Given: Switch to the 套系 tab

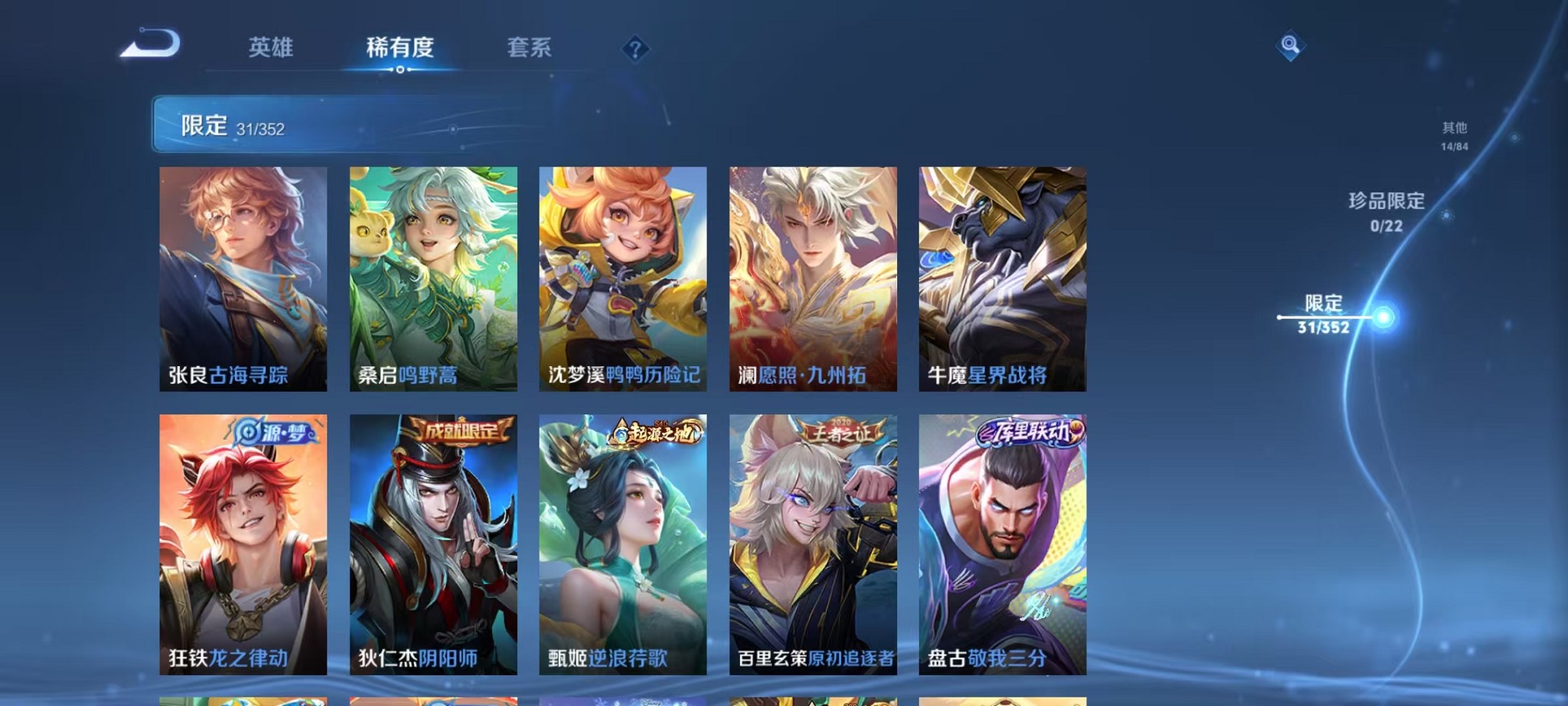Looking at the screenshot, I should click(x=530, y=48).
